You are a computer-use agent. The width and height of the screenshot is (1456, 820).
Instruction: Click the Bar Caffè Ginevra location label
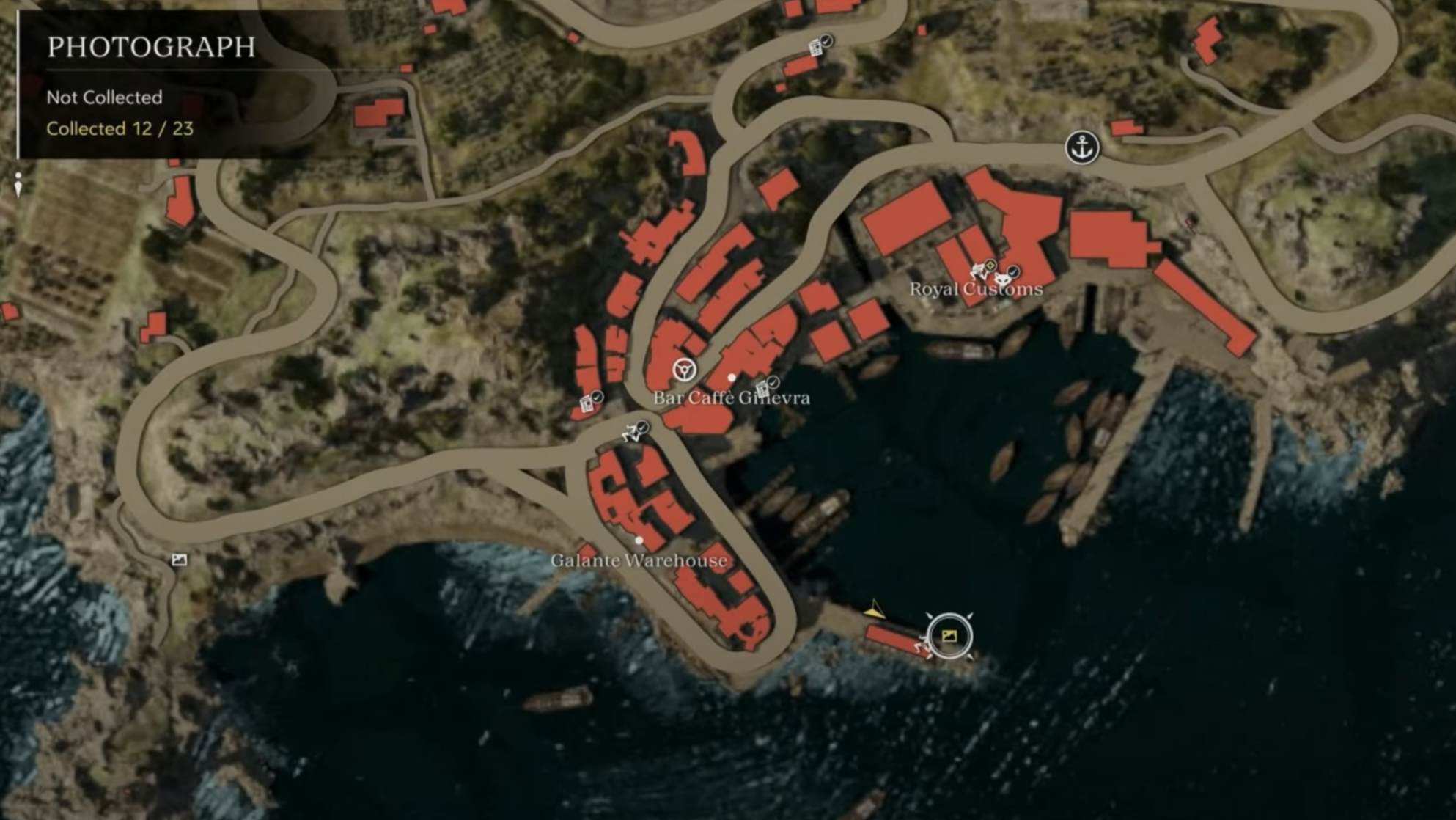(x=731, y=398)
